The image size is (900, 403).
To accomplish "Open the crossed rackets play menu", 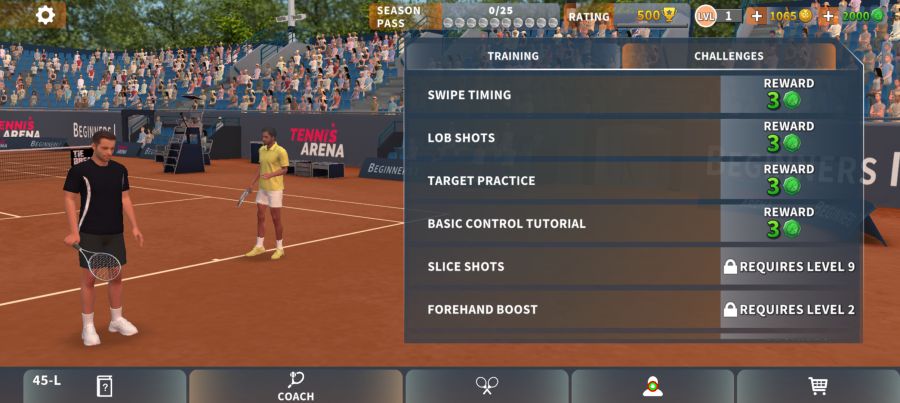I will [487, 386].
